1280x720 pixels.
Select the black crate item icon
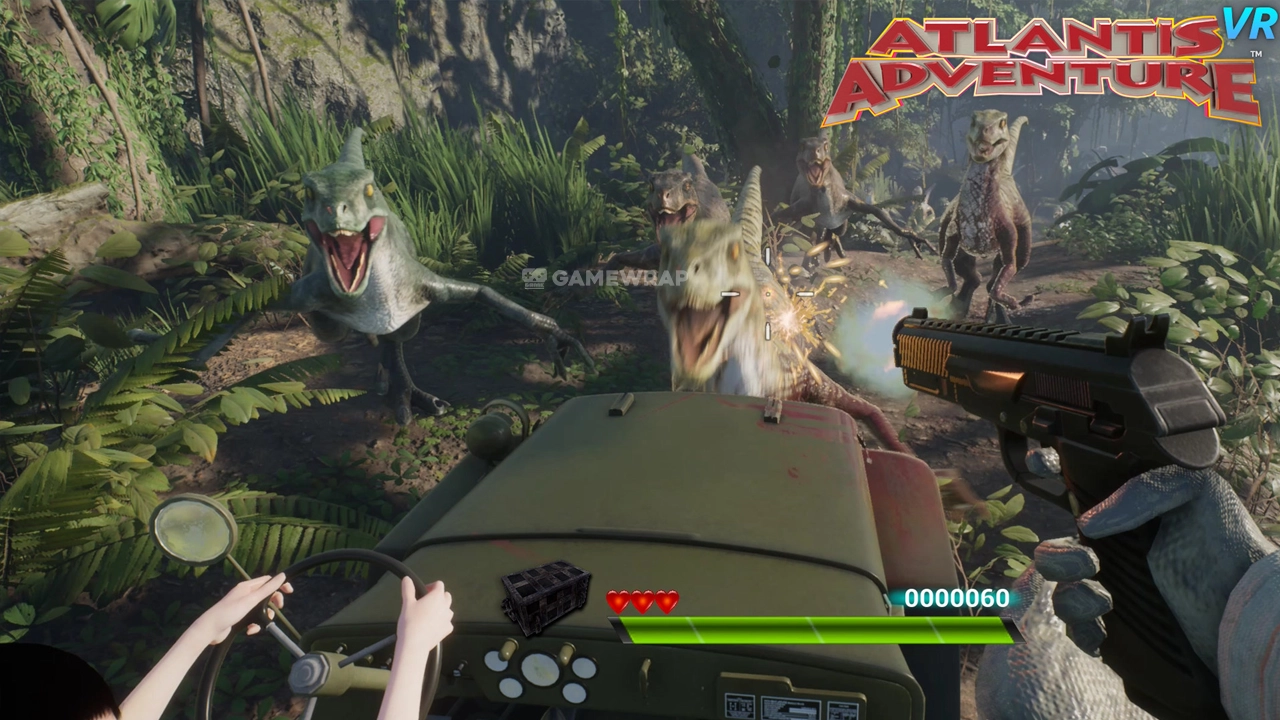pos(545,597)
